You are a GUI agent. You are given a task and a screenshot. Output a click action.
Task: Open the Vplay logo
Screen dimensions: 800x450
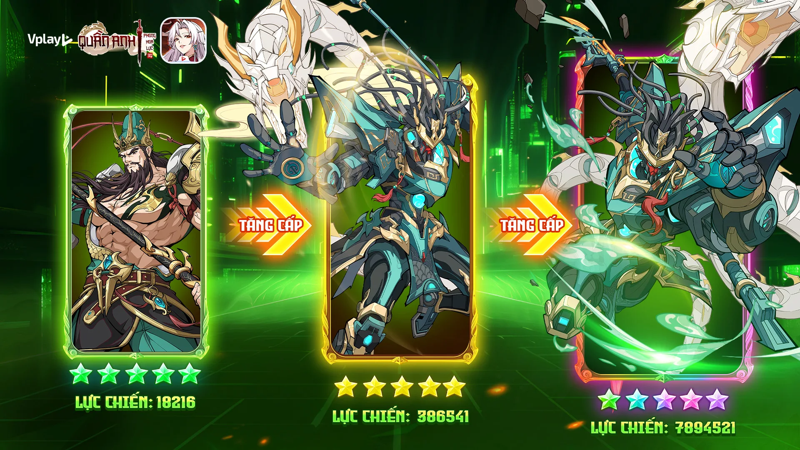47,41
